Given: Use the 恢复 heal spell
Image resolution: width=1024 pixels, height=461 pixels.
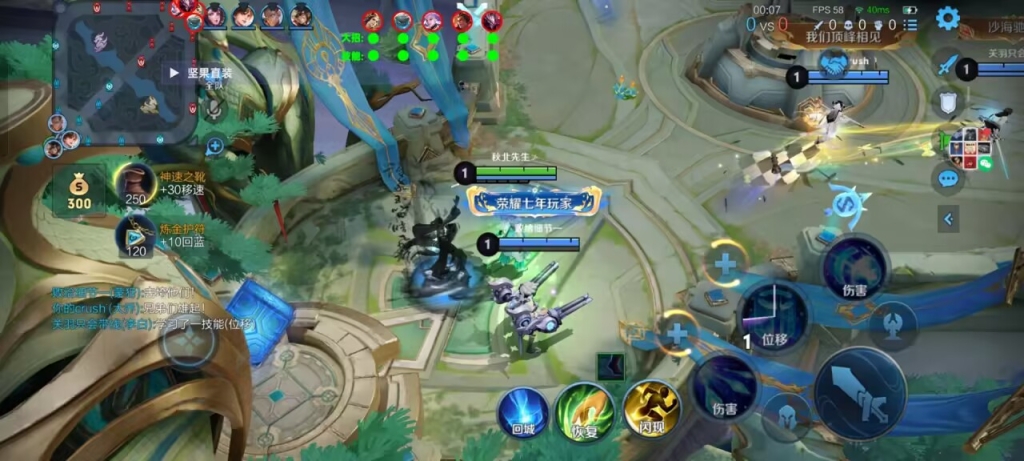Looking at the screenshot, I should click(585, 411).
